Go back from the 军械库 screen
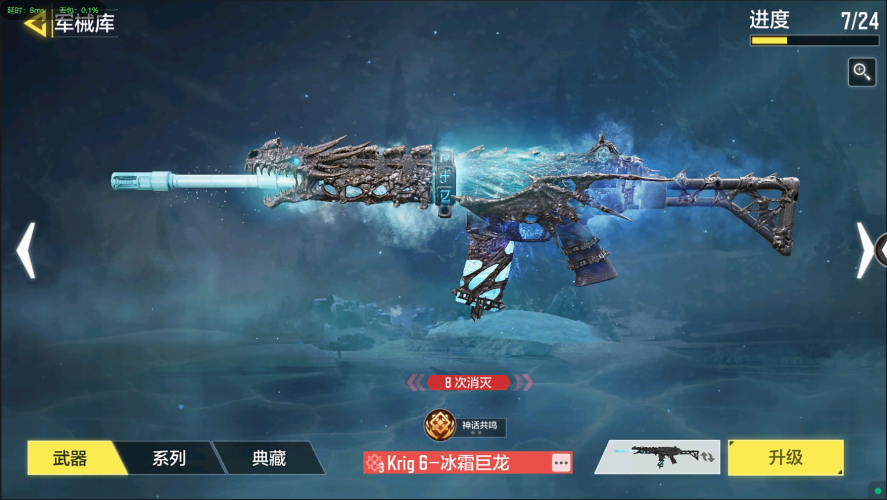The image size is (887, 500). (x=36, y=23)
